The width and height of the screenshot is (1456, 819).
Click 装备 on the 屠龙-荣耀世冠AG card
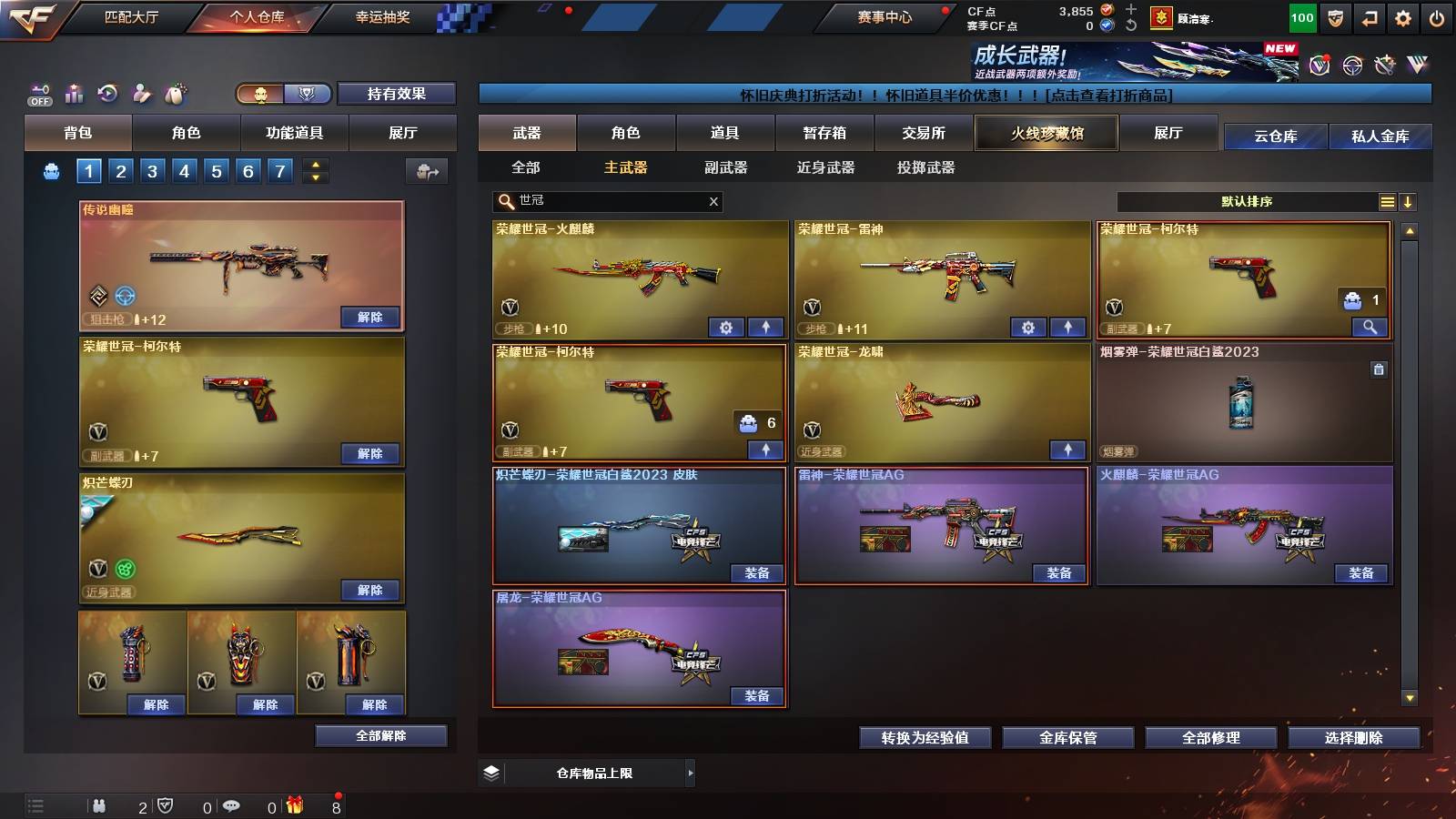pos(755,696)
